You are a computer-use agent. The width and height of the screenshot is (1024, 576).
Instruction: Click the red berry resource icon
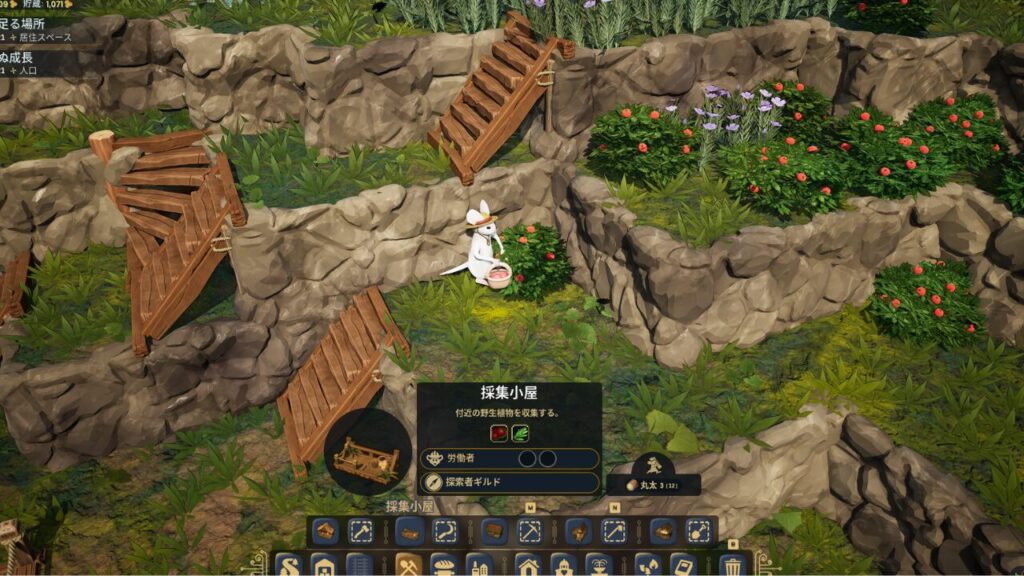coord(498,433)
